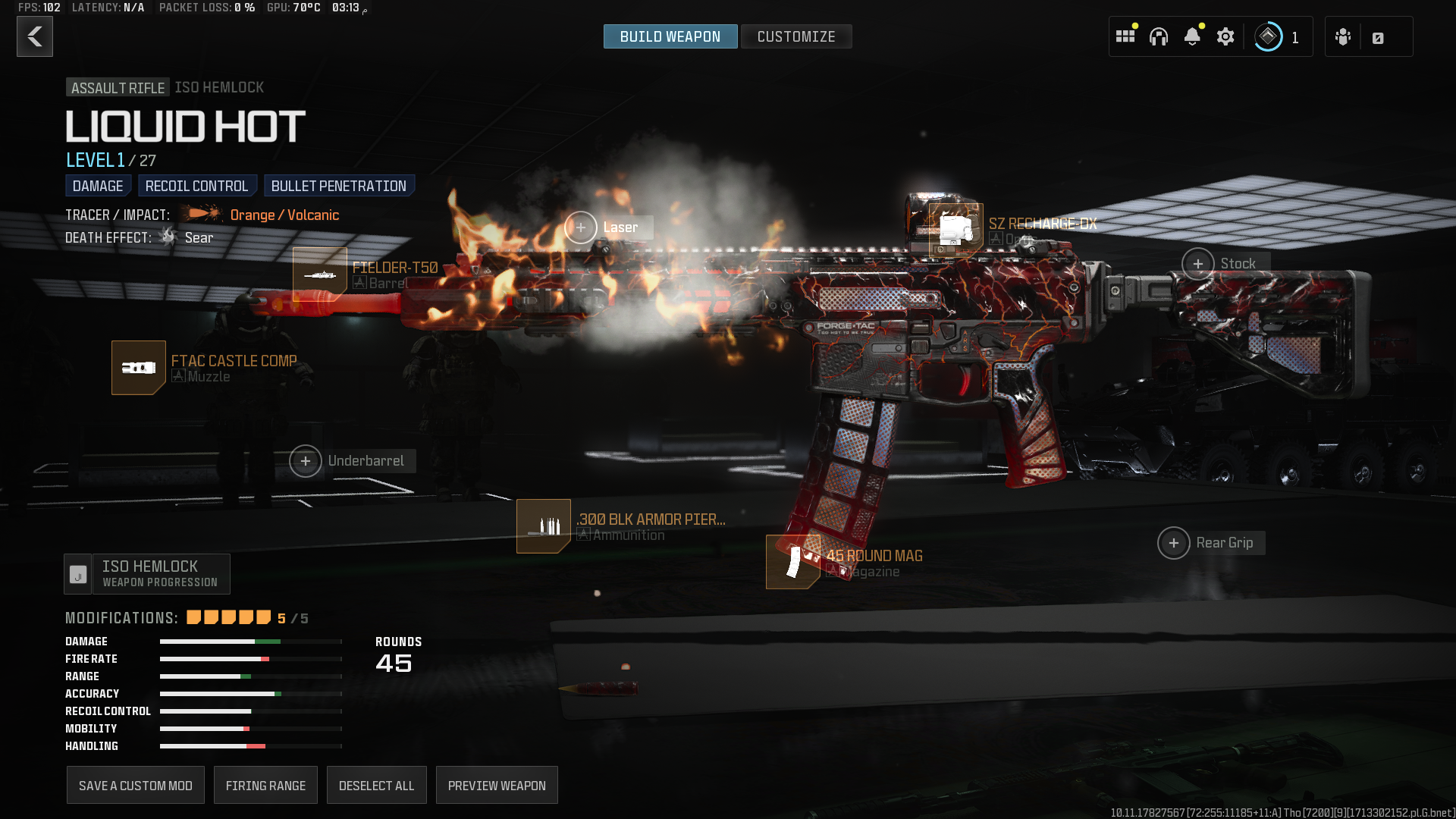Select the Build Weapon tab
The height and width of the screenshot is (819, 1456).
pos(670,36)
